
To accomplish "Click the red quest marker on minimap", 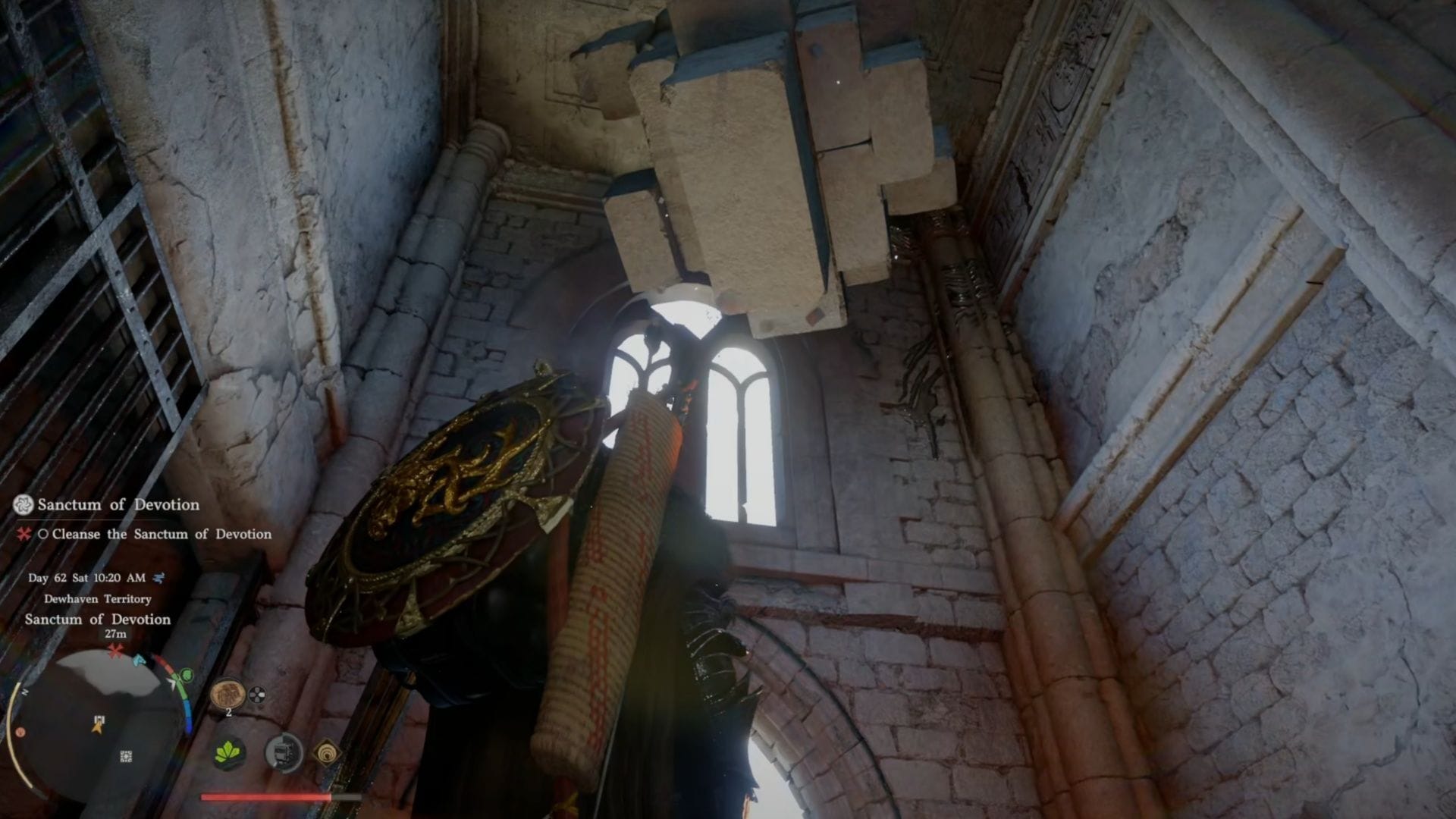I will (x=115, y=651).
